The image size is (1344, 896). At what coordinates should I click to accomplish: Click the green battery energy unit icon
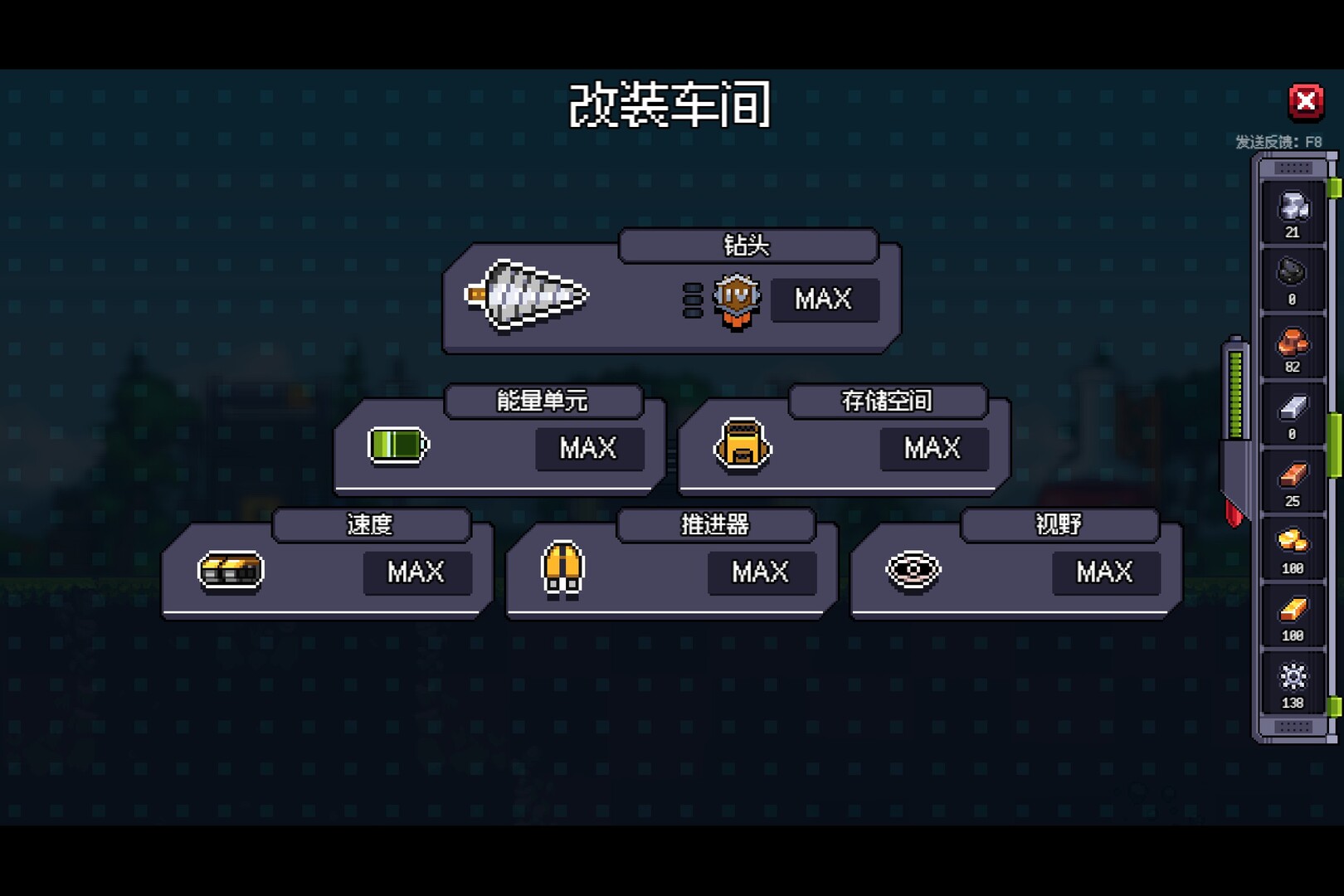397,445
